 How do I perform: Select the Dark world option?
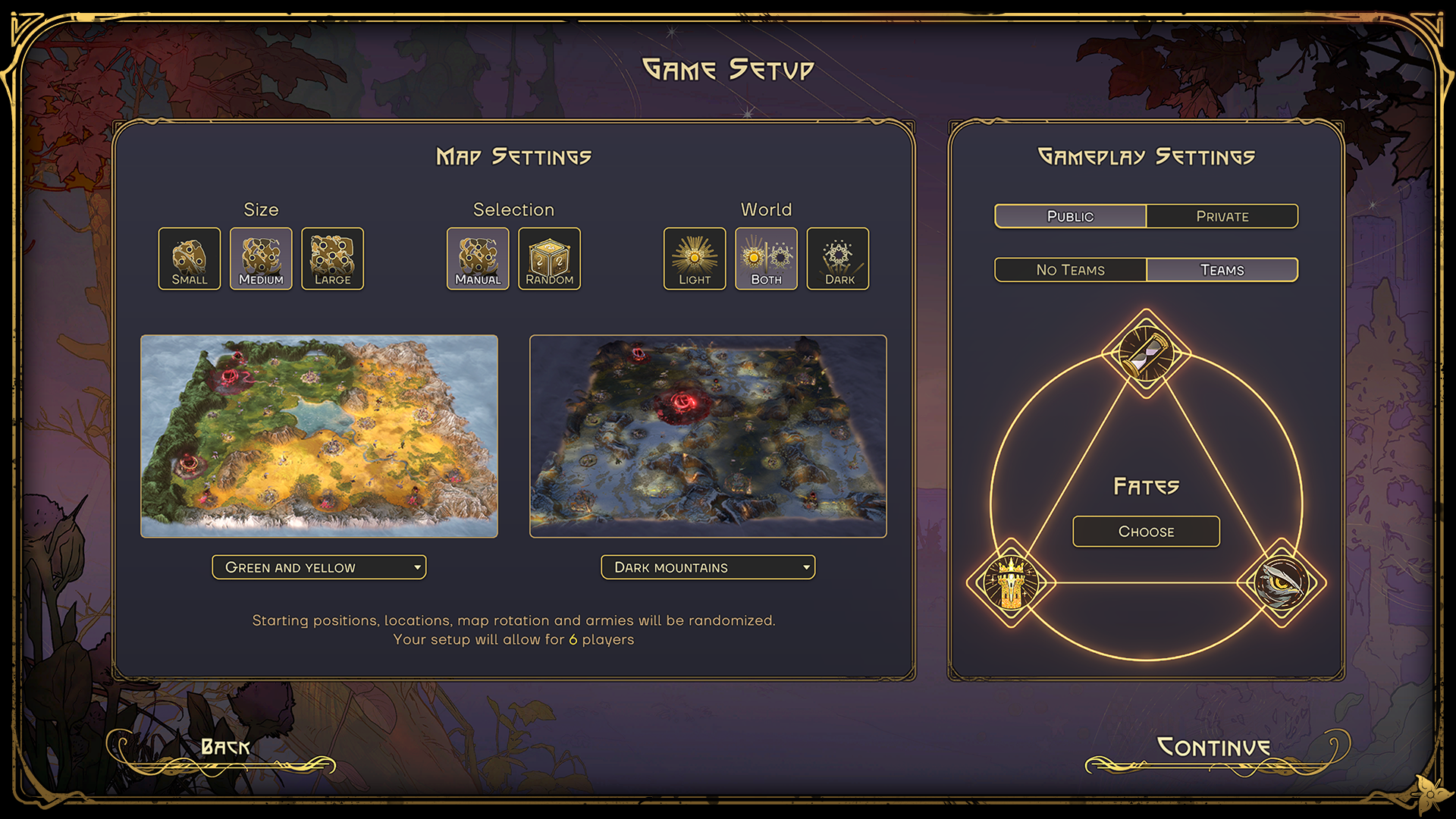[838, 259]
